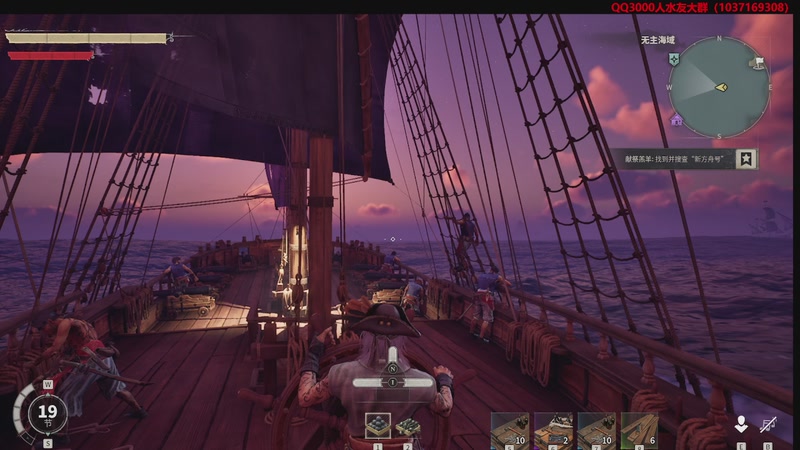
Task: Select the purple house marker on minimap
Action: point(677,120)
